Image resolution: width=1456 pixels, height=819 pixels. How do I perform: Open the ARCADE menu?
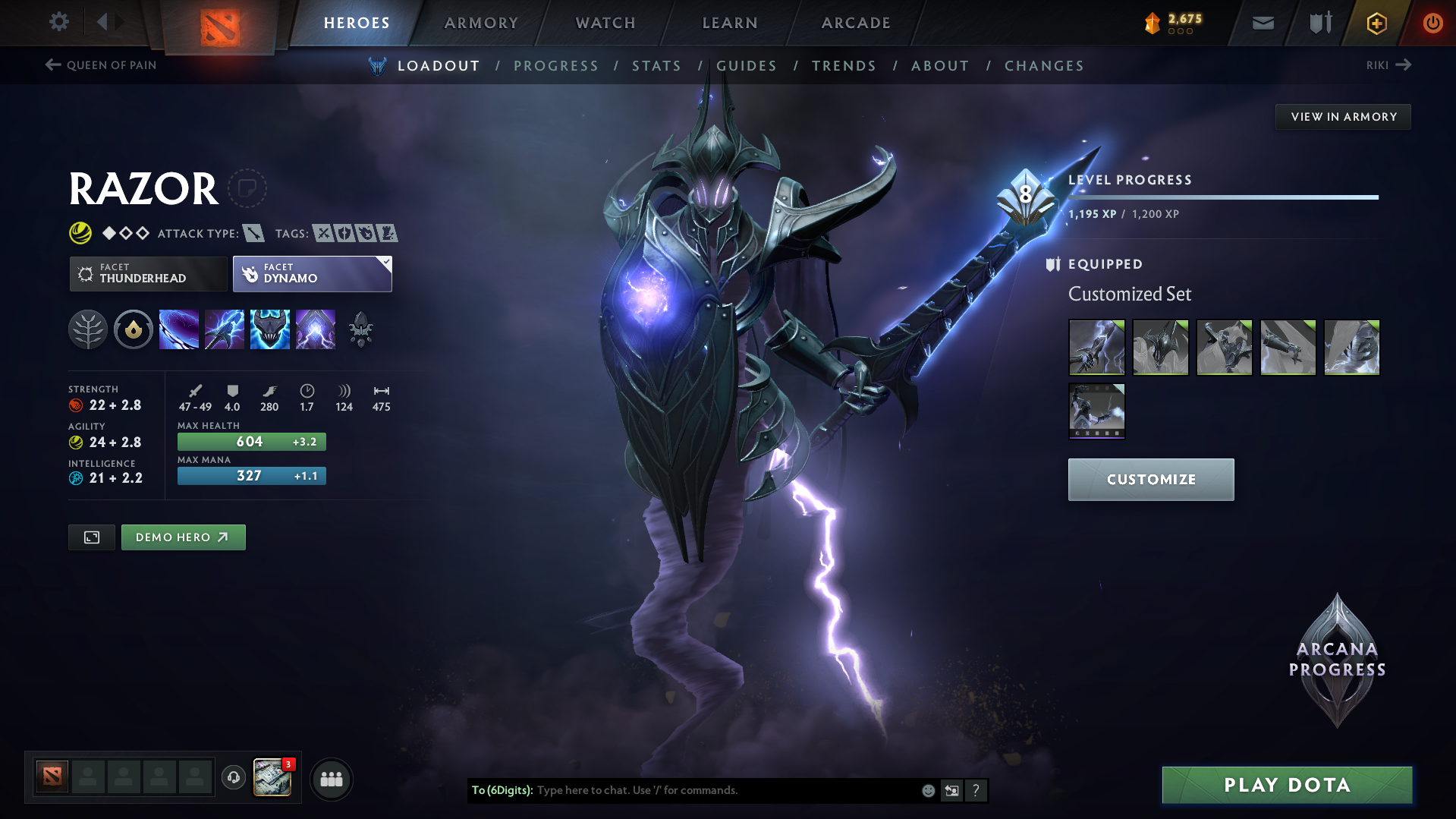[855, 23]
